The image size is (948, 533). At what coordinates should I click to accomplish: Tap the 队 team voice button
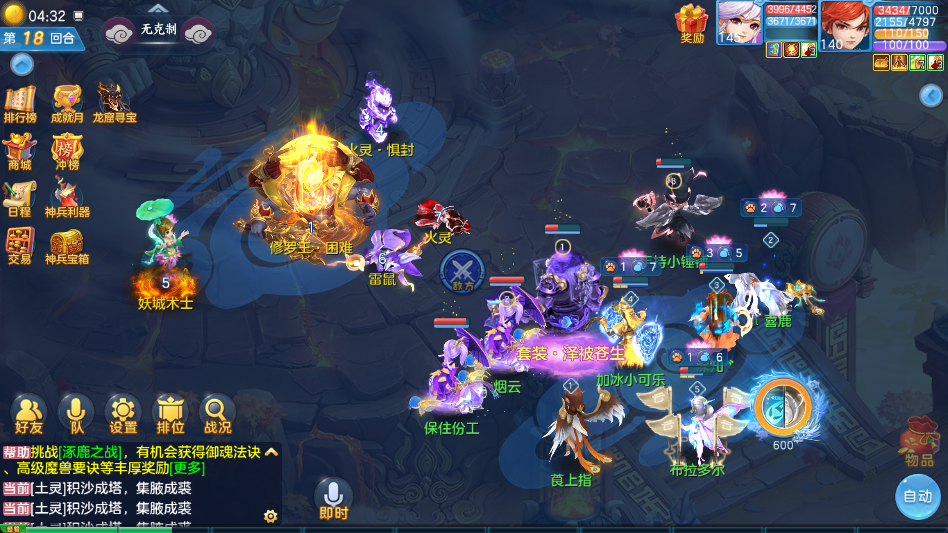point(75,413)
